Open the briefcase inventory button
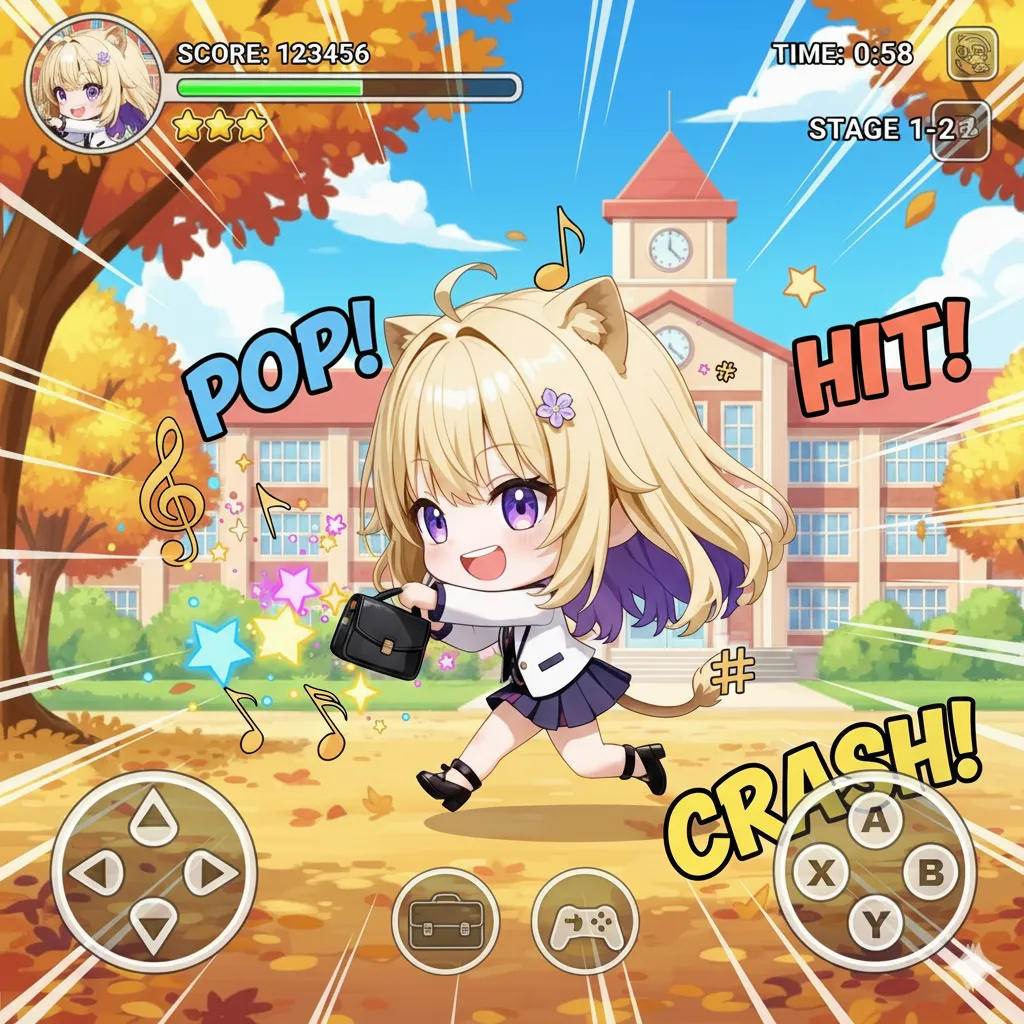Screen dimensions: 1024x1024 [445, 919]
